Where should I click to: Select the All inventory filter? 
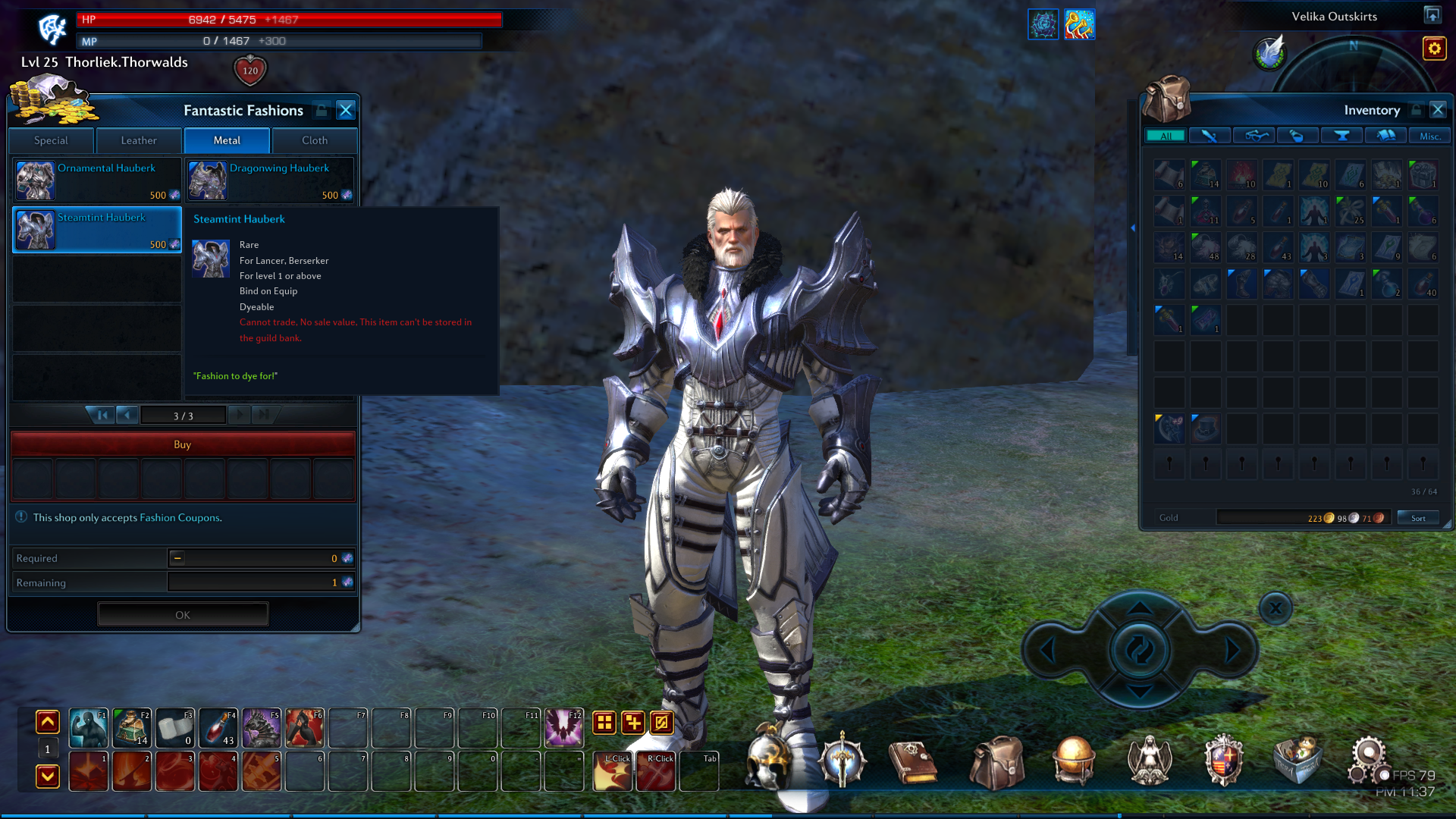(x=1166, y=136)
